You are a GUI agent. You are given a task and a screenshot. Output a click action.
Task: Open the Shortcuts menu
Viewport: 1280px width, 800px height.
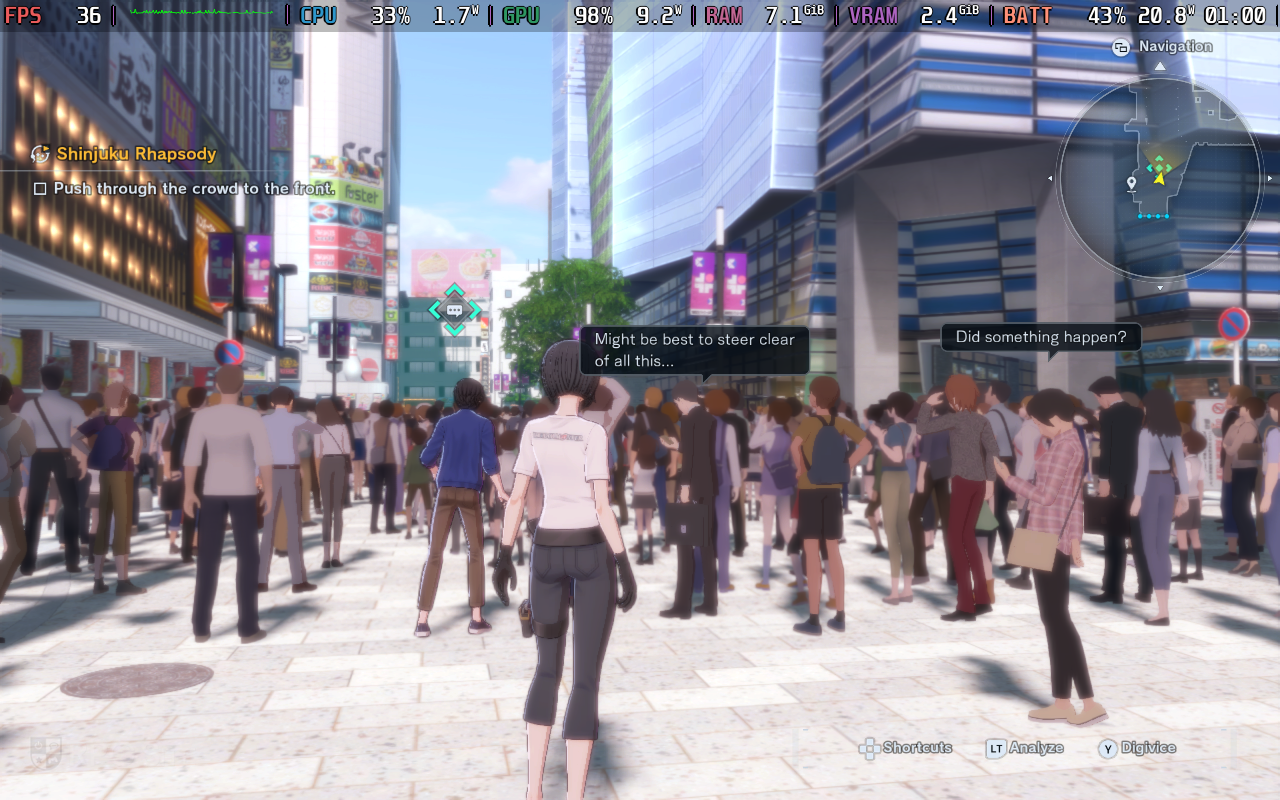[916, 748]
